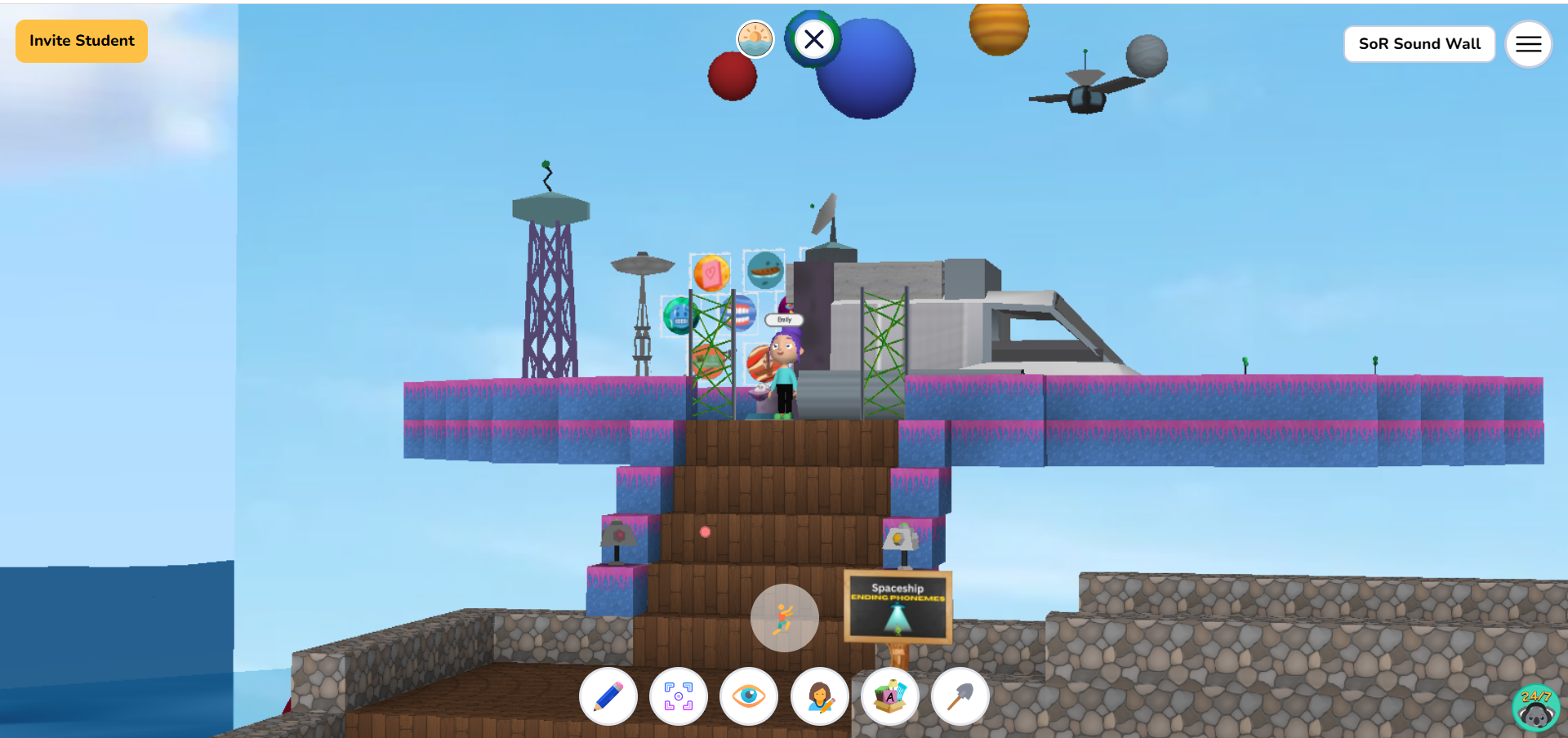Toggle the day/night sunset control
1568x738 pixels.
pyautogui.click(x=755, y=39)
